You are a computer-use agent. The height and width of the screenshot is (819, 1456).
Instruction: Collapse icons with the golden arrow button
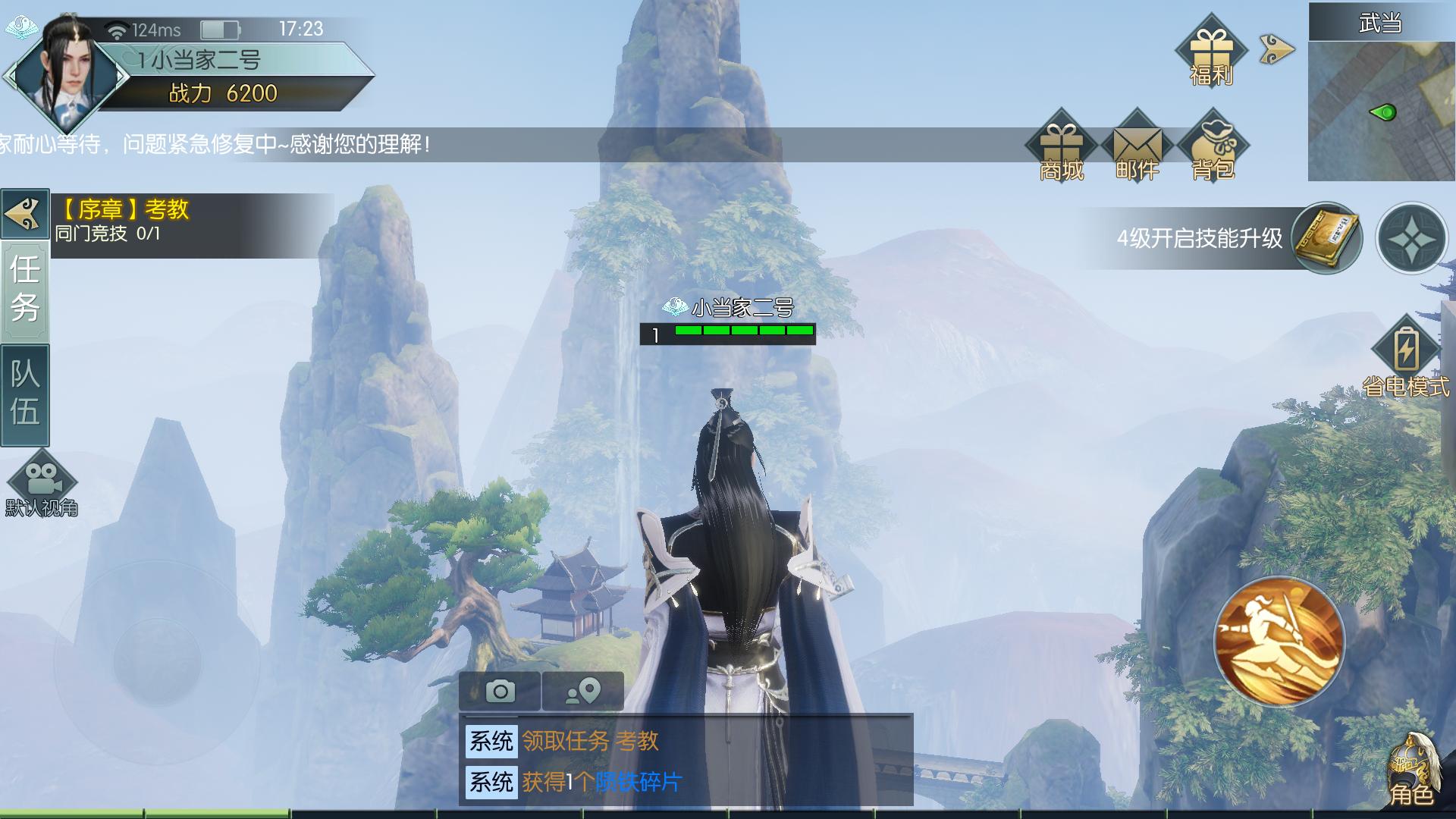coord(1276,50)
